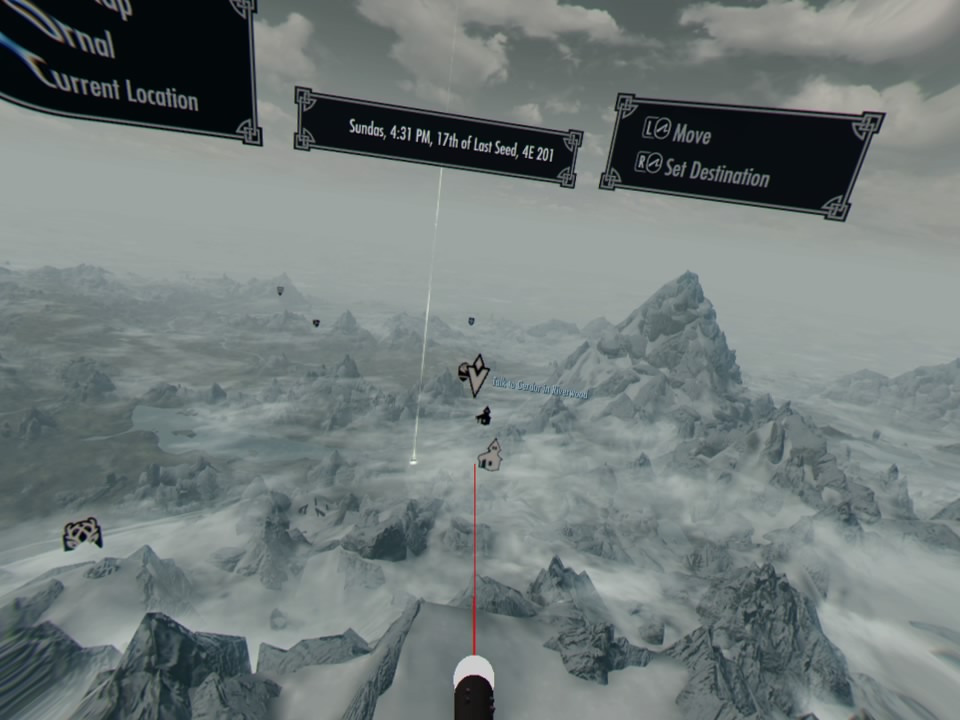
Task: Select the quest arrow marker for Riverwood
Action: 479,374
